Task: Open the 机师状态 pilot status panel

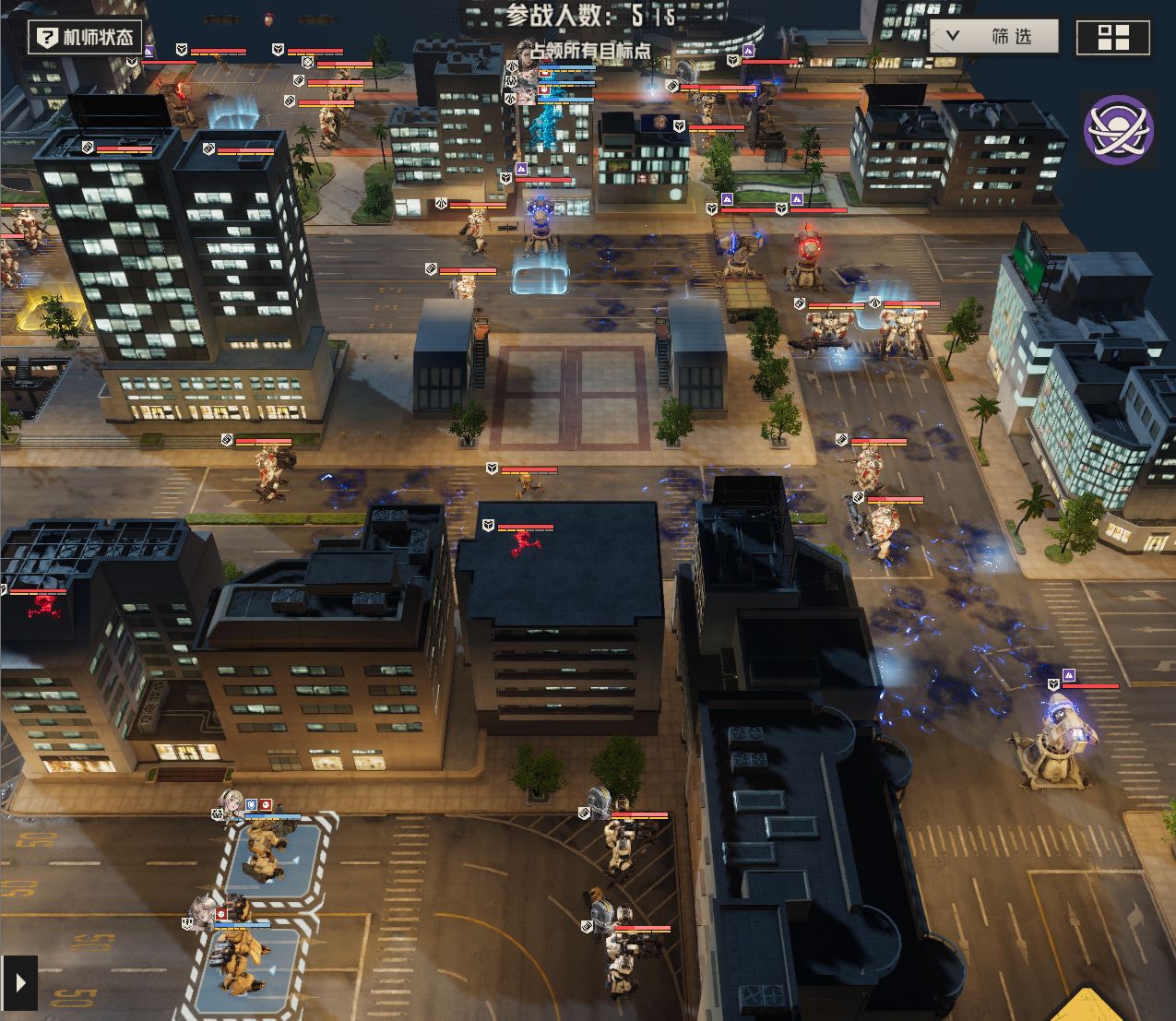Action: coord(85,38)
